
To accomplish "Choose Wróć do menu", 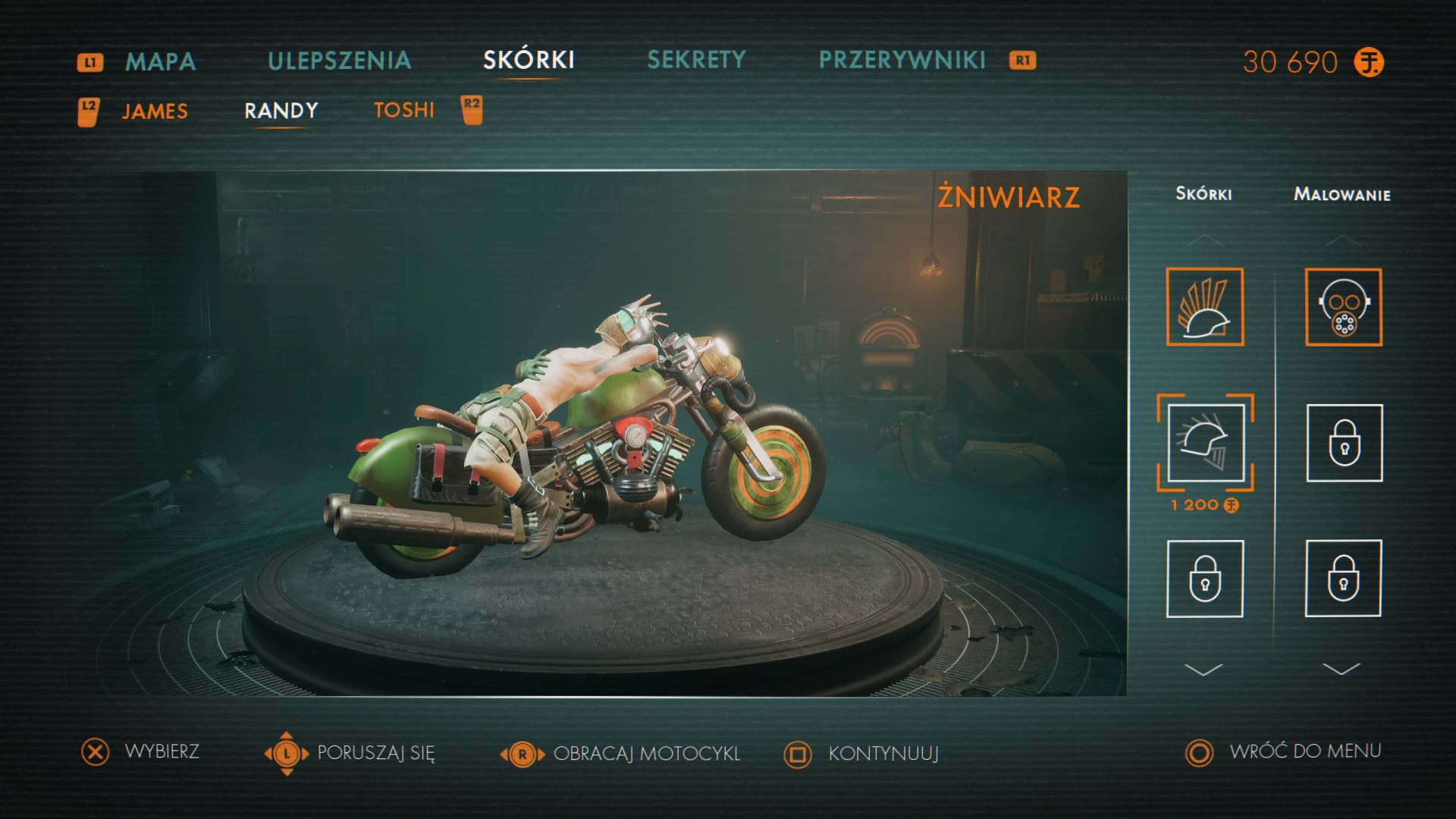I will tap(1304, 752).
